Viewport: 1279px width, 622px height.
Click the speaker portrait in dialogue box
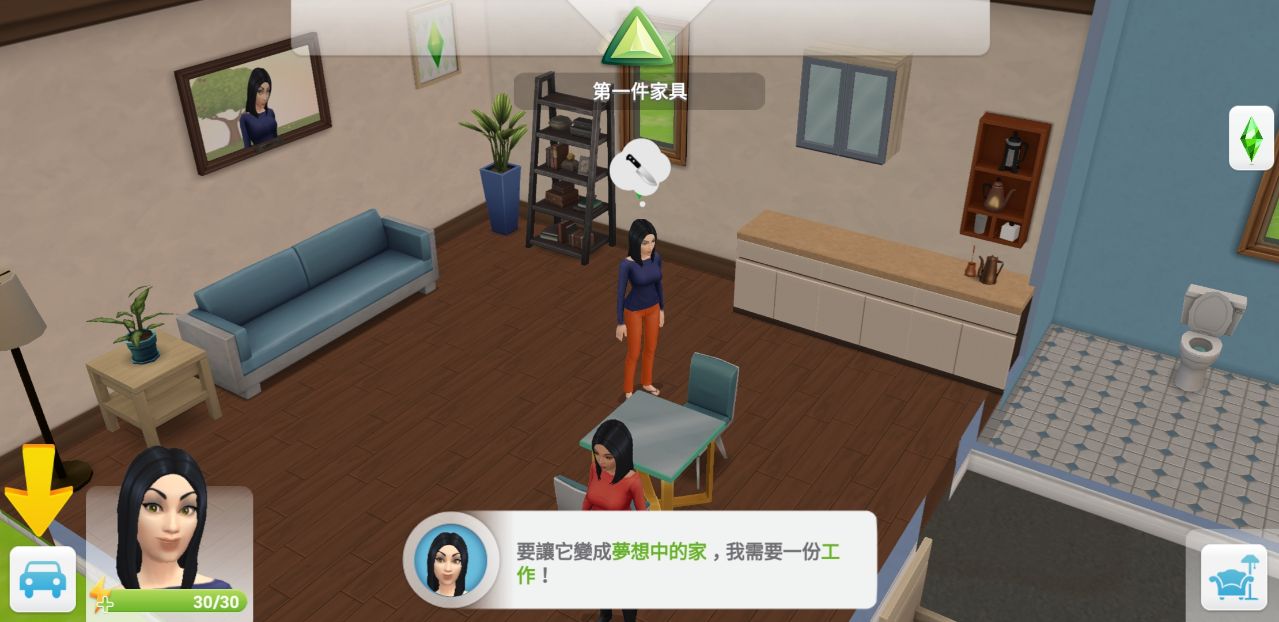point(450,561)
